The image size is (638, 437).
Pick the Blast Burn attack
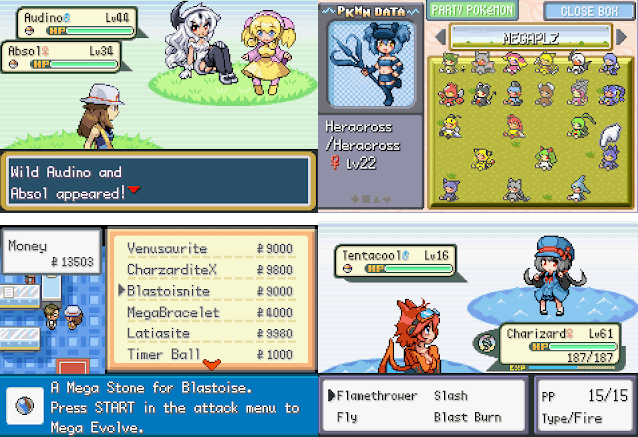click(x=468, y=416)
